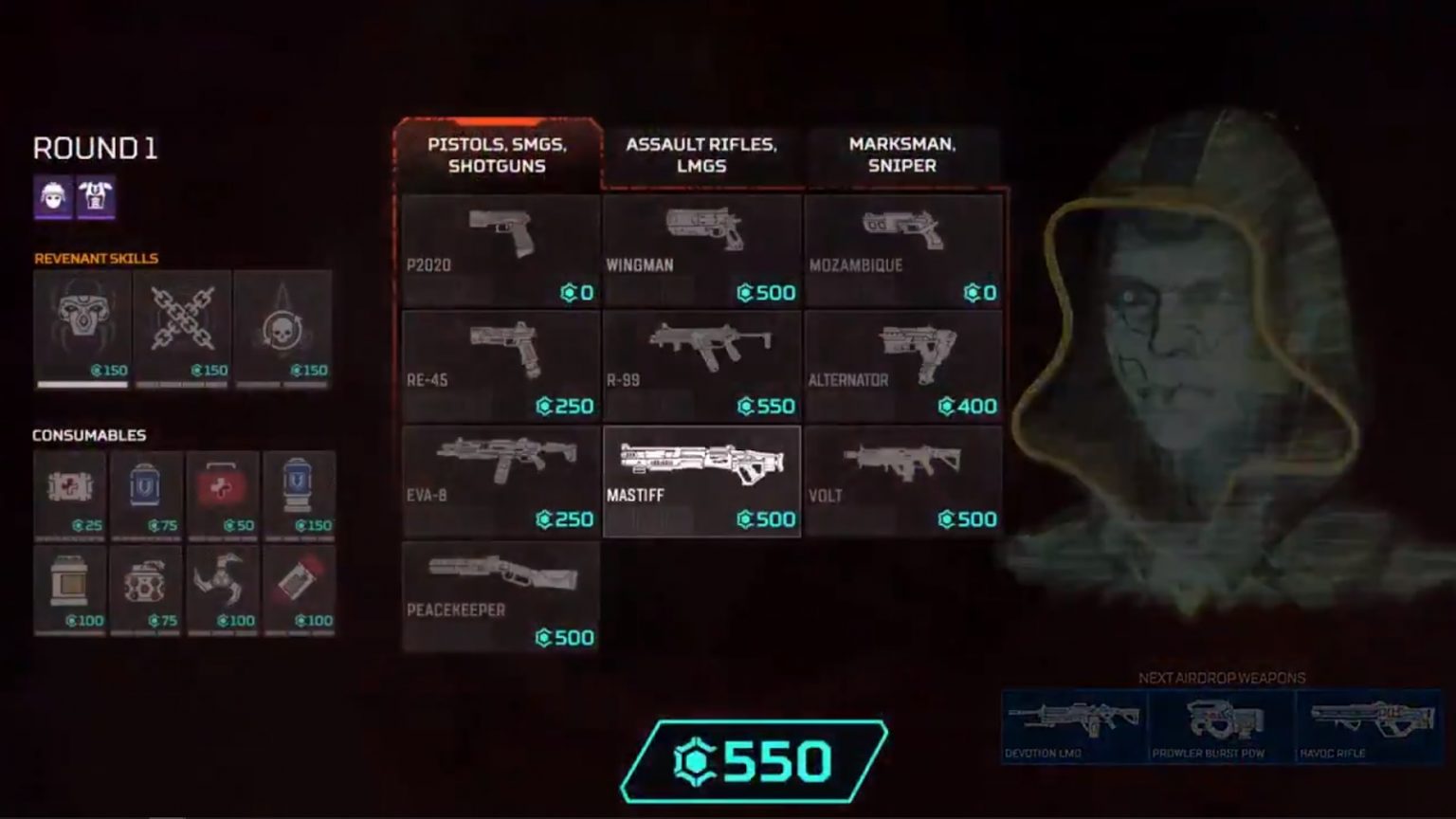This screenshot has width=1456, height=819.
Task: Click the Prowler Burst PDW airdrop preview
Action: click(x=1220, y=720)
